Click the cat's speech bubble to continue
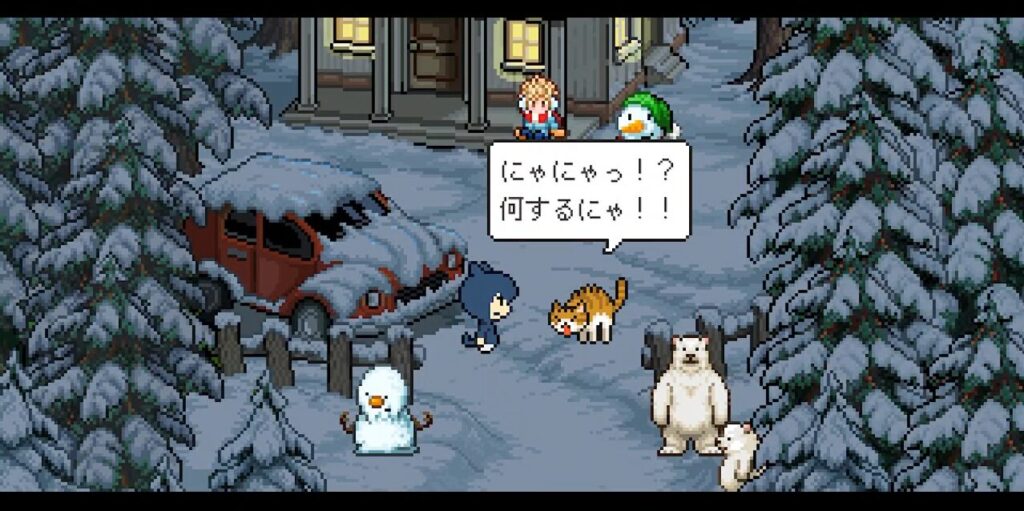 pos(589,190)
